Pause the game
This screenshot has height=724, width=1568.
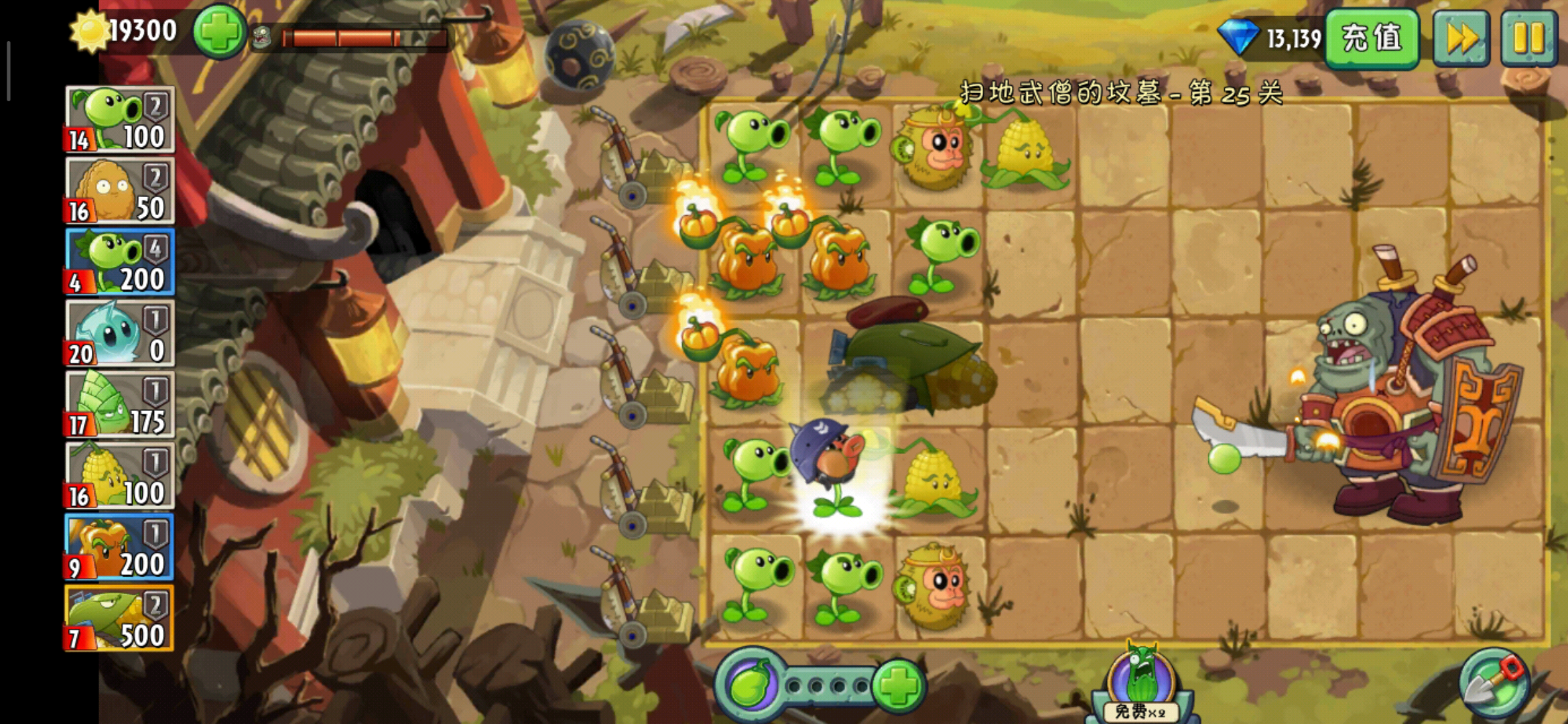1528,38
